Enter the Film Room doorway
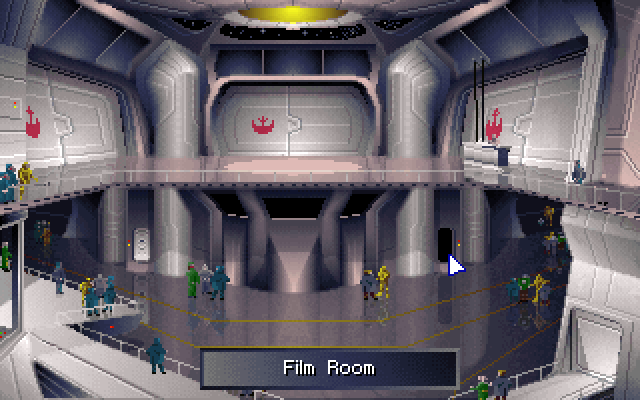 (x=444, y=243)
